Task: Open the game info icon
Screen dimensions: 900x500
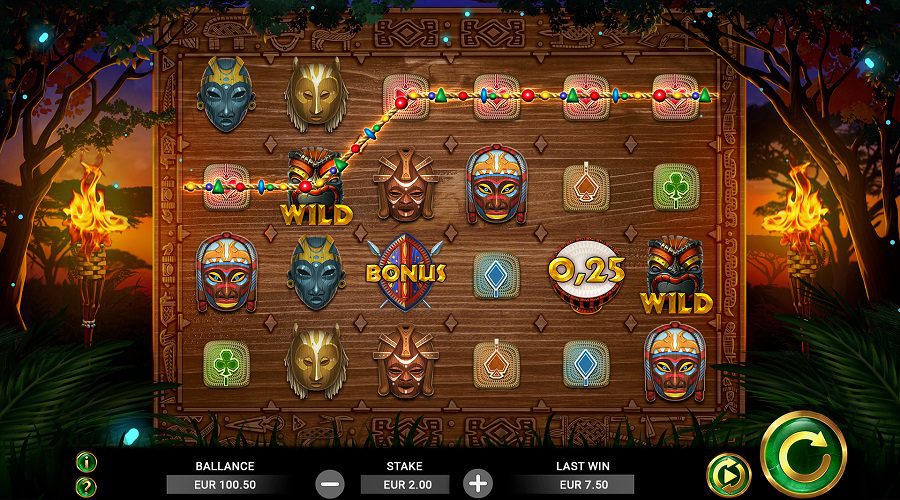Action: [87, 462]
